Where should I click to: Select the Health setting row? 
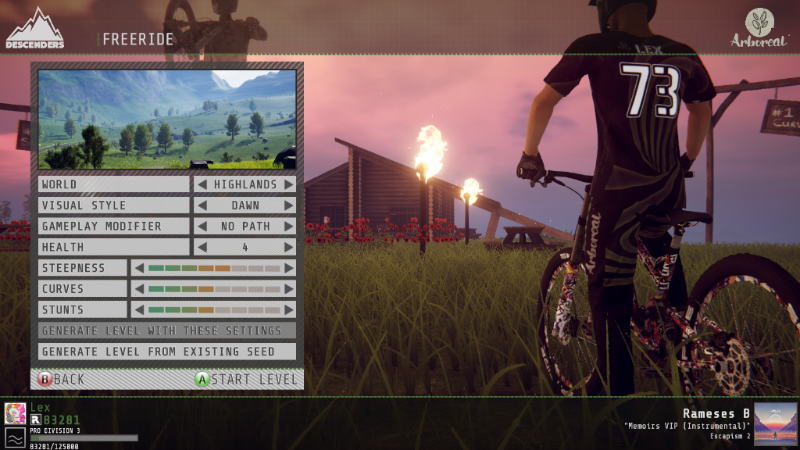[x=113, y=247]
